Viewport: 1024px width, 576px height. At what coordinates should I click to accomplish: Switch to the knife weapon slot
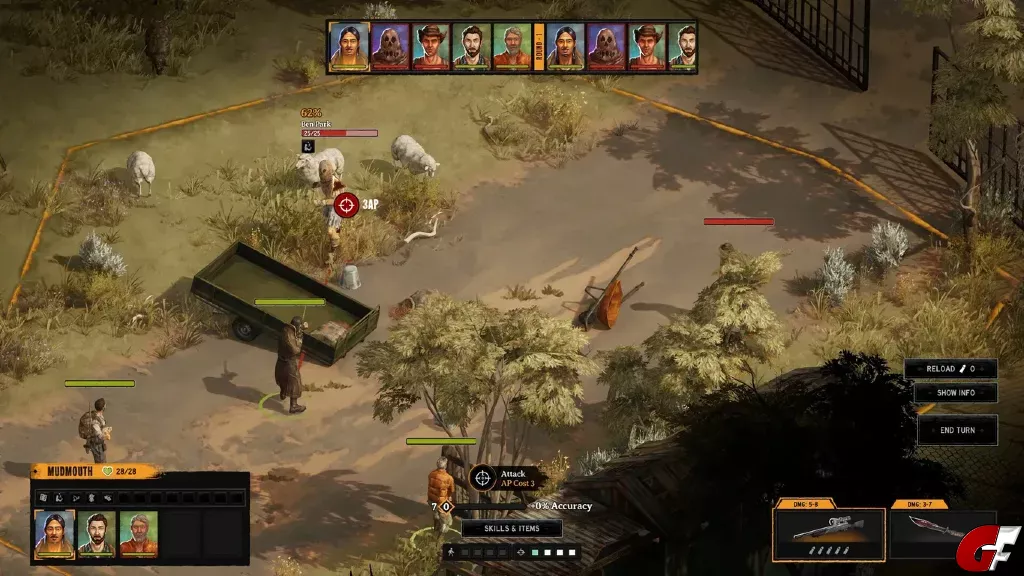pos(930,534)
